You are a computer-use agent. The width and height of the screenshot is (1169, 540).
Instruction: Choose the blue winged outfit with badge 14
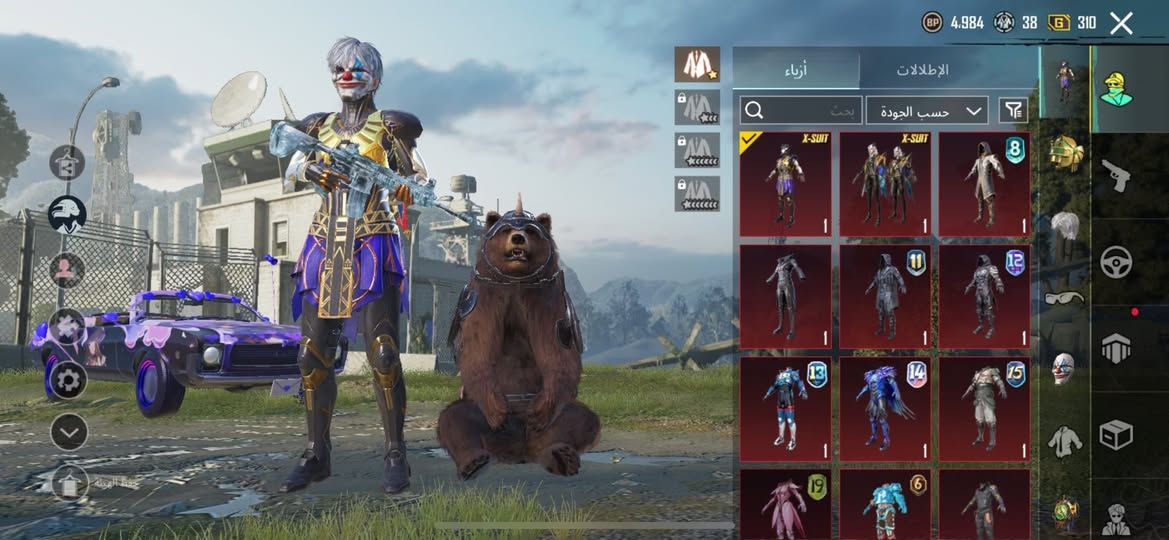pyautogui.click(x=885, y=409)
